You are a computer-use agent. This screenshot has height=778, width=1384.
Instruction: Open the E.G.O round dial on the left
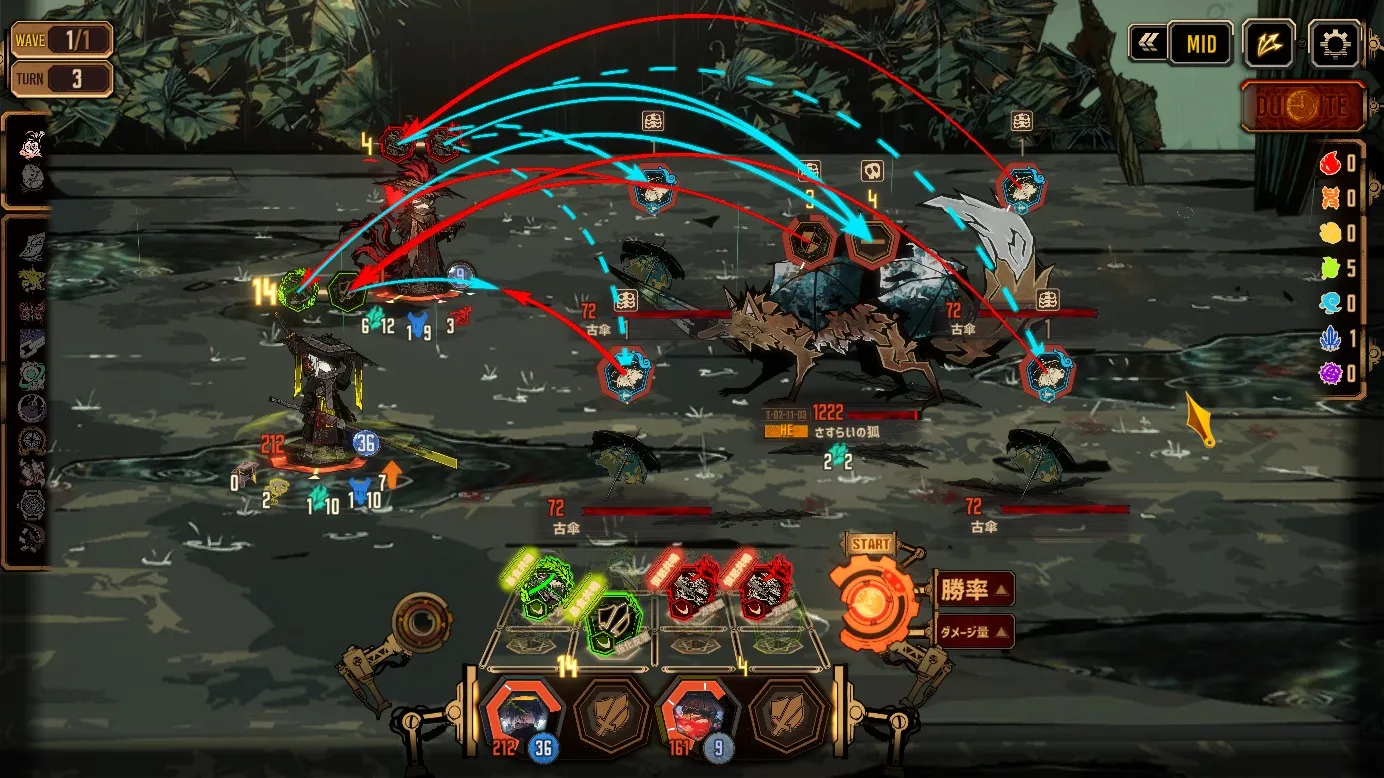tap(422, 621)
